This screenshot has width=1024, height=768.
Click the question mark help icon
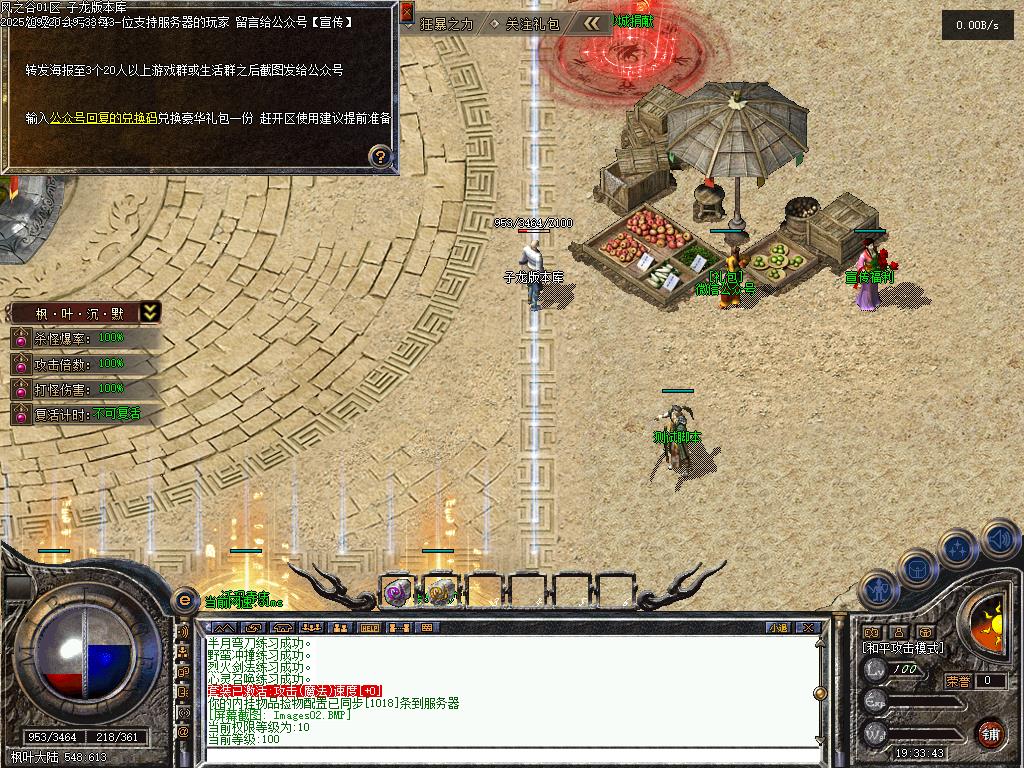(380, 155)
